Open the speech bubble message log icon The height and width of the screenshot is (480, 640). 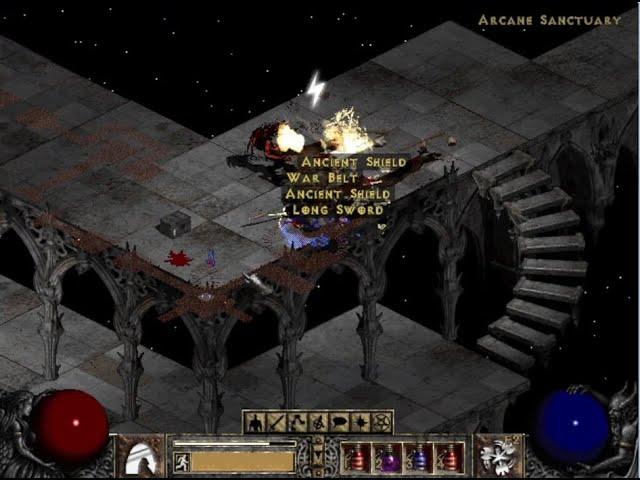click(x=339, y=422)
